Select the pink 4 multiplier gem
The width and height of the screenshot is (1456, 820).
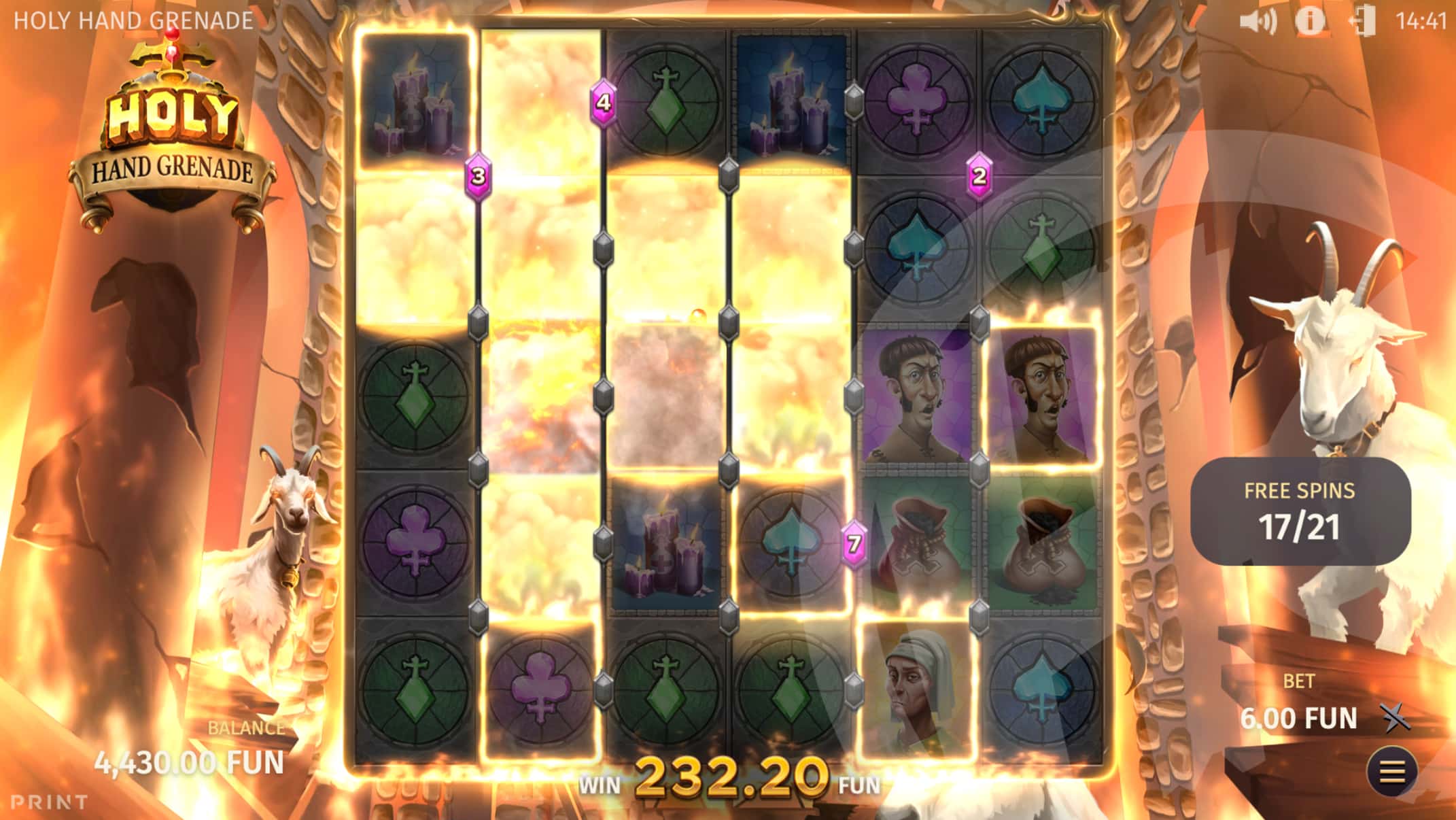click(602, 103)
